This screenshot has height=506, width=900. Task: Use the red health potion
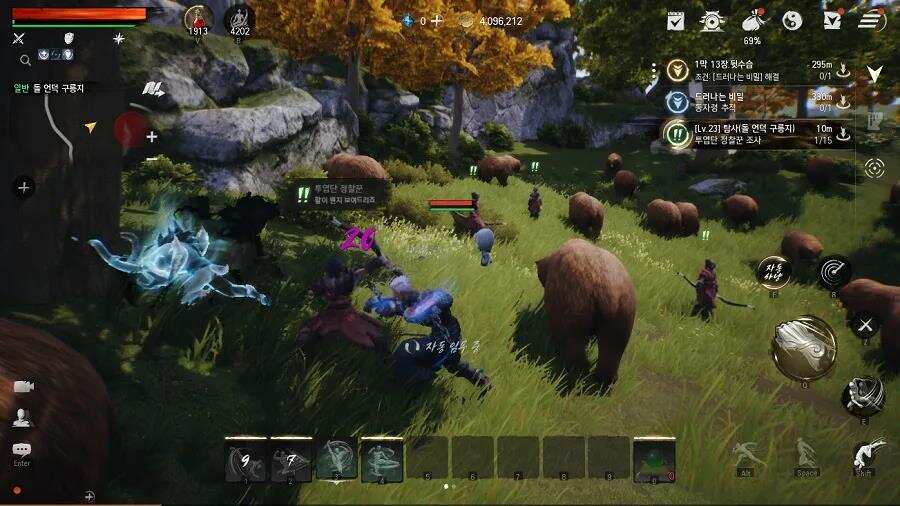click(x=198, y=18)
